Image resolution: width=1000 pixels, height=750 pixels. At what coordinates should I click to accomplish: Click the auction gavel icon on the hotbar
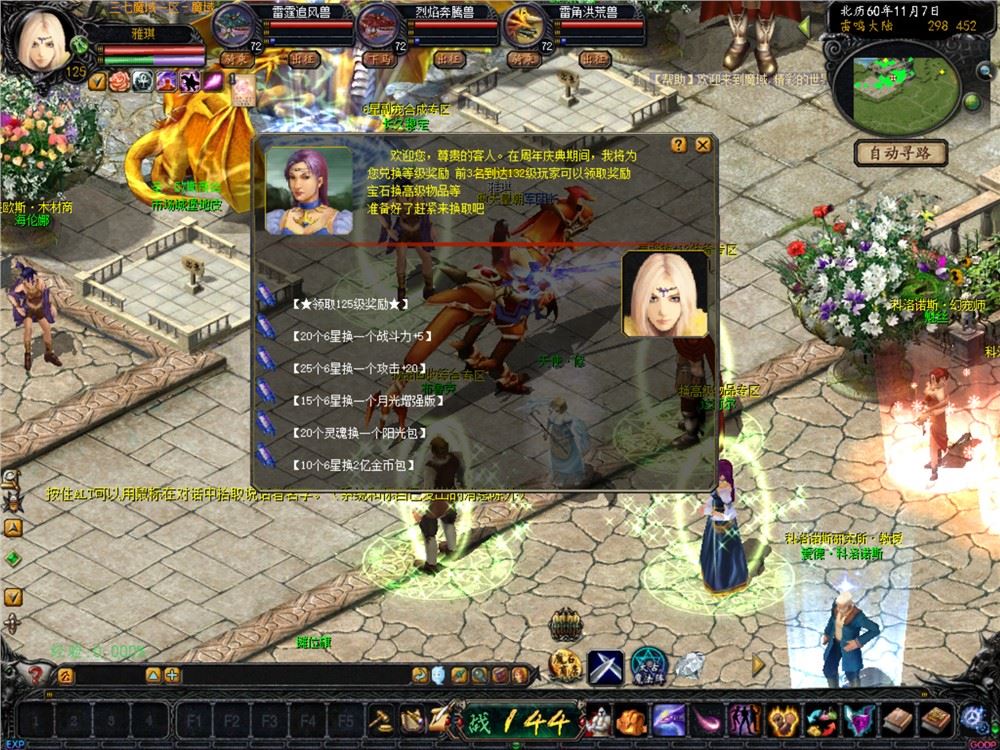point(382,719)
